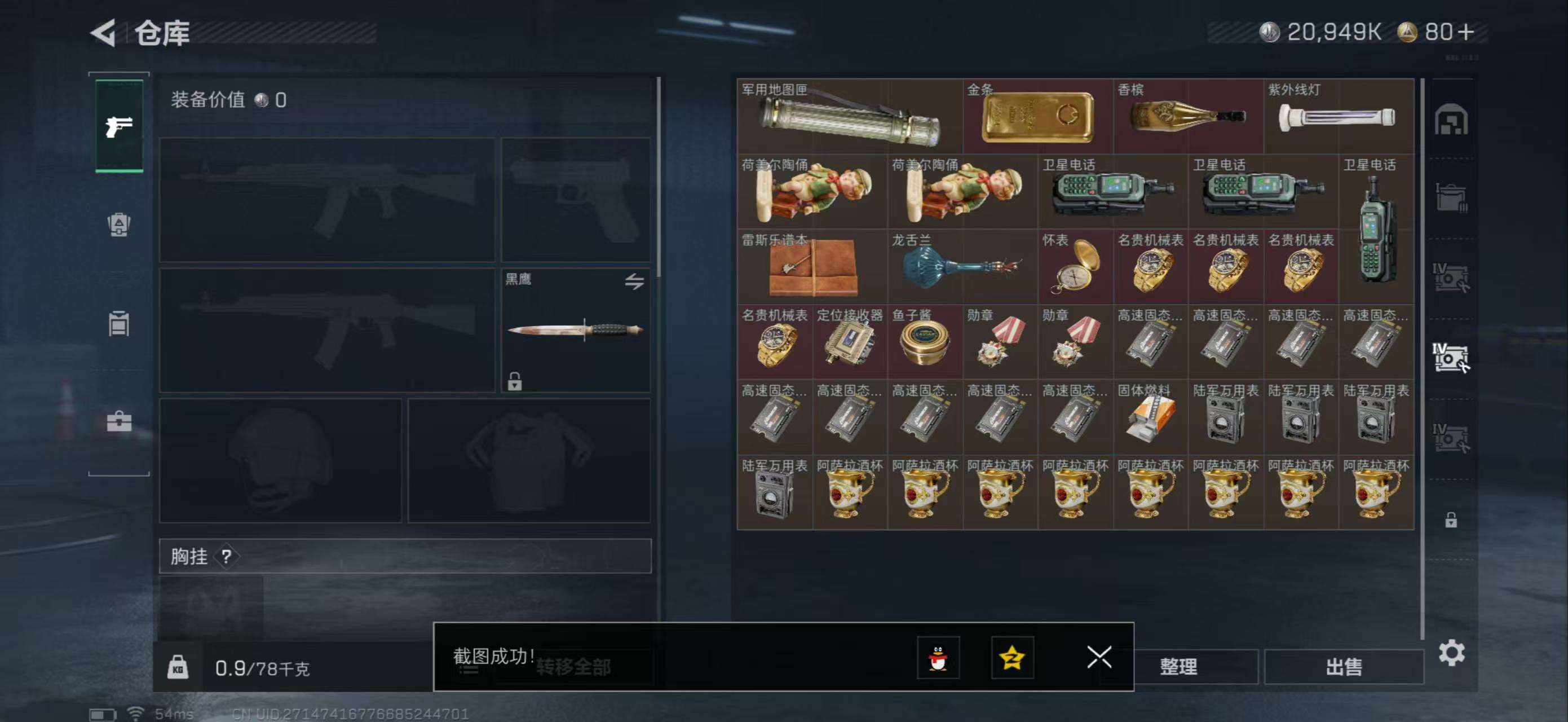The width and height of the screenshot is (1568, 722).
Task: Select the 紫外线灯 UV lamp
Action: [1338, 116]
